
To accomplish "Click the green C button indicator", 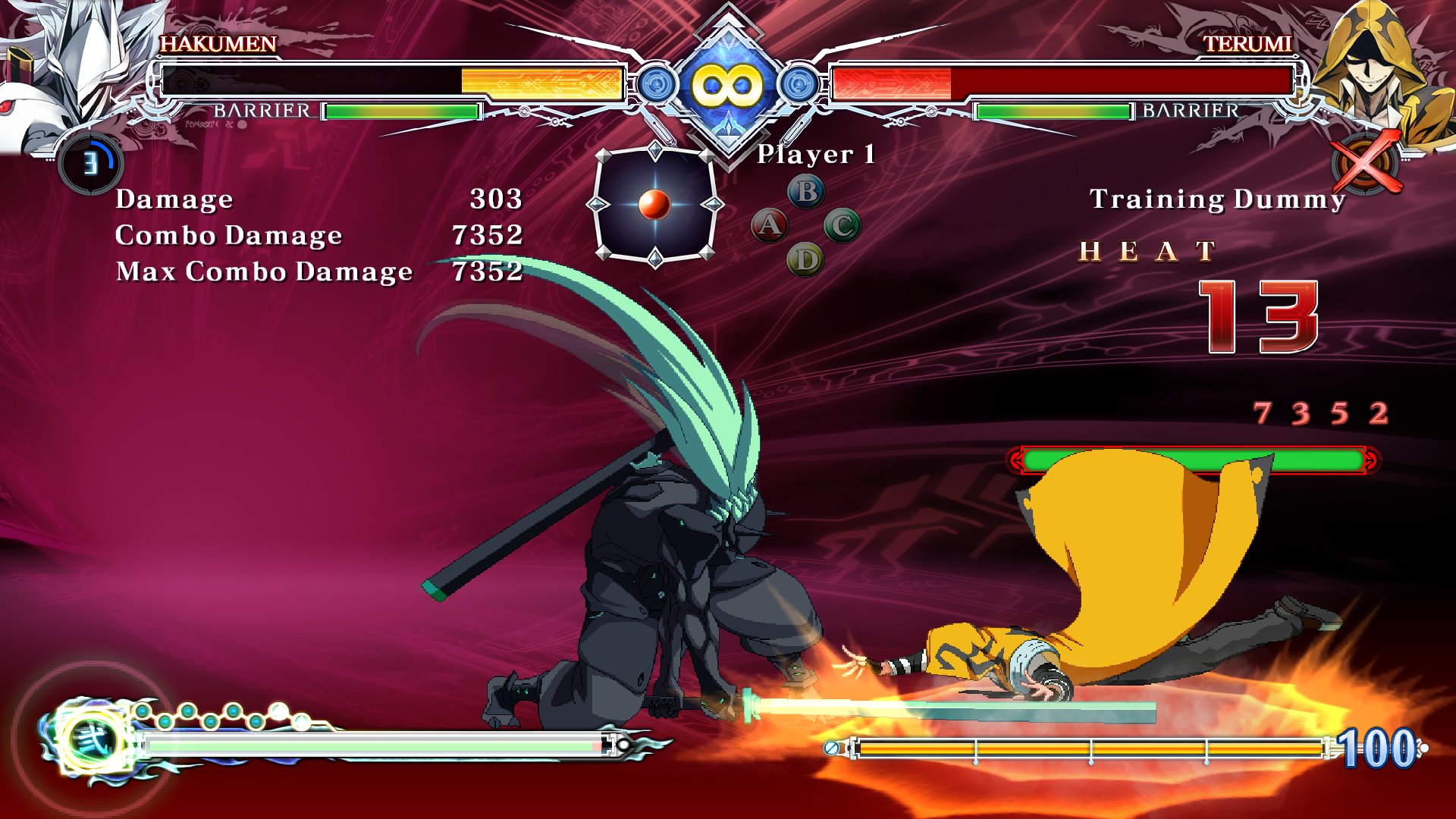I will tap(842, 226).
